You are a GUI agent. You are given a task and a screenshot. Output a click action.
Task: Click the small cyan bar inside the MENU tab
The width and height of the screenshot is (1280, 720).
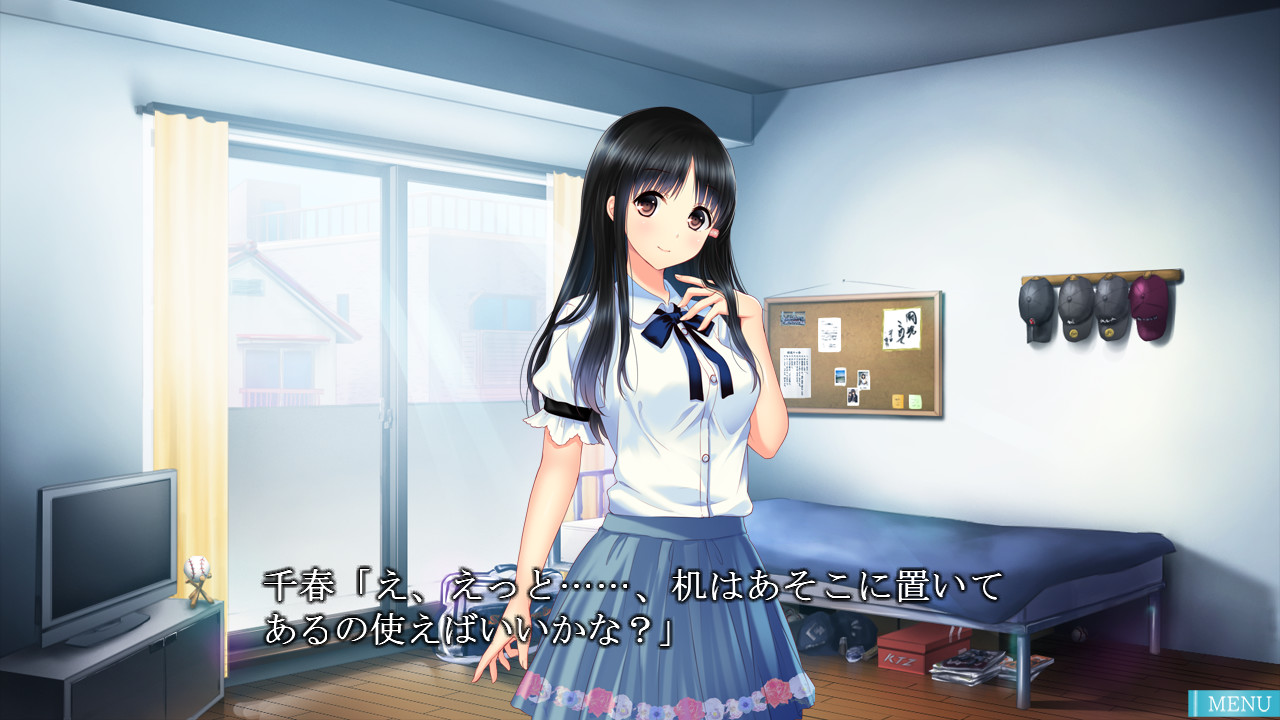pos(1196,704)
